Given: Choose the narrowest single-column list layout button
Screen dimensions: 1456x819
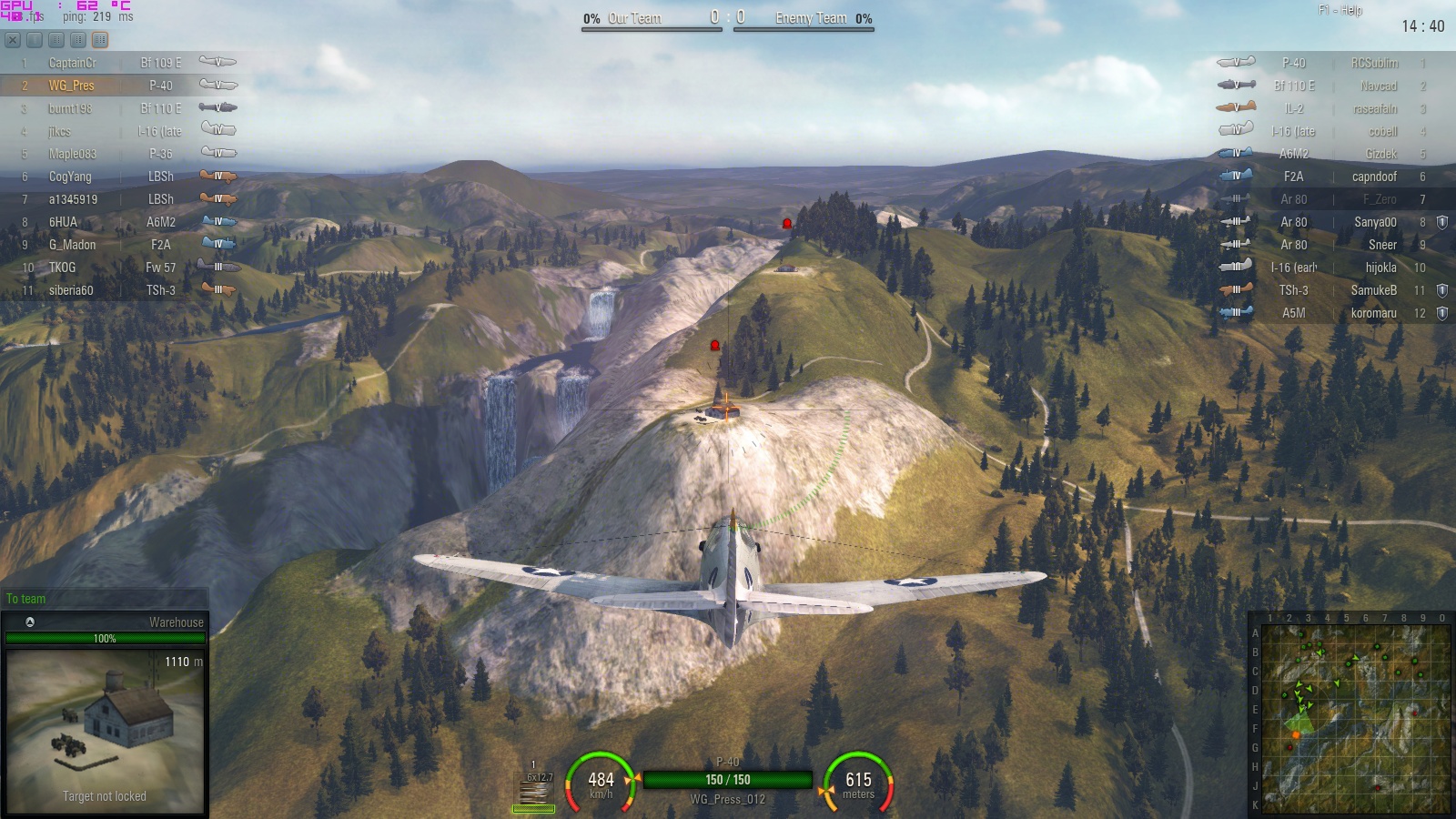Looking at the screenshot, I should pyautogui.click(x=35, y=40).
